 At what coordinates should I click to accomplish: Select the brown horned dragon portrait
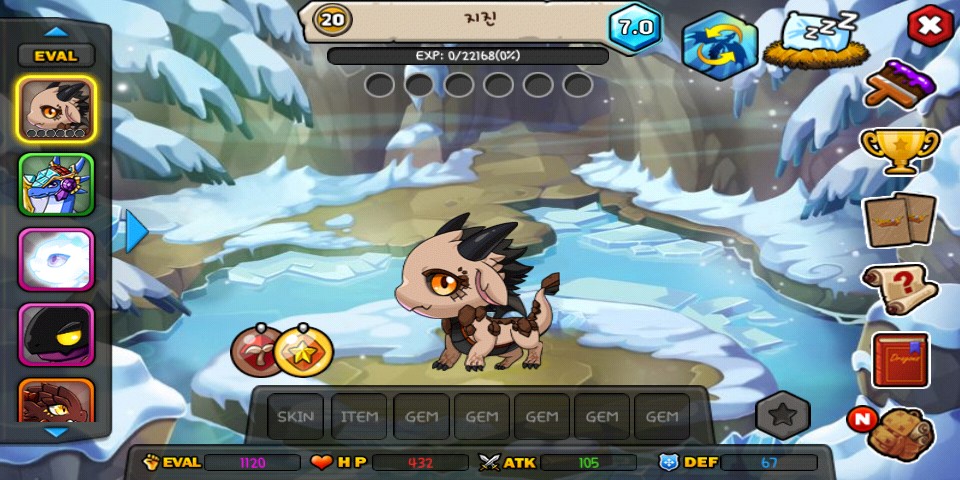pos(56,109)
